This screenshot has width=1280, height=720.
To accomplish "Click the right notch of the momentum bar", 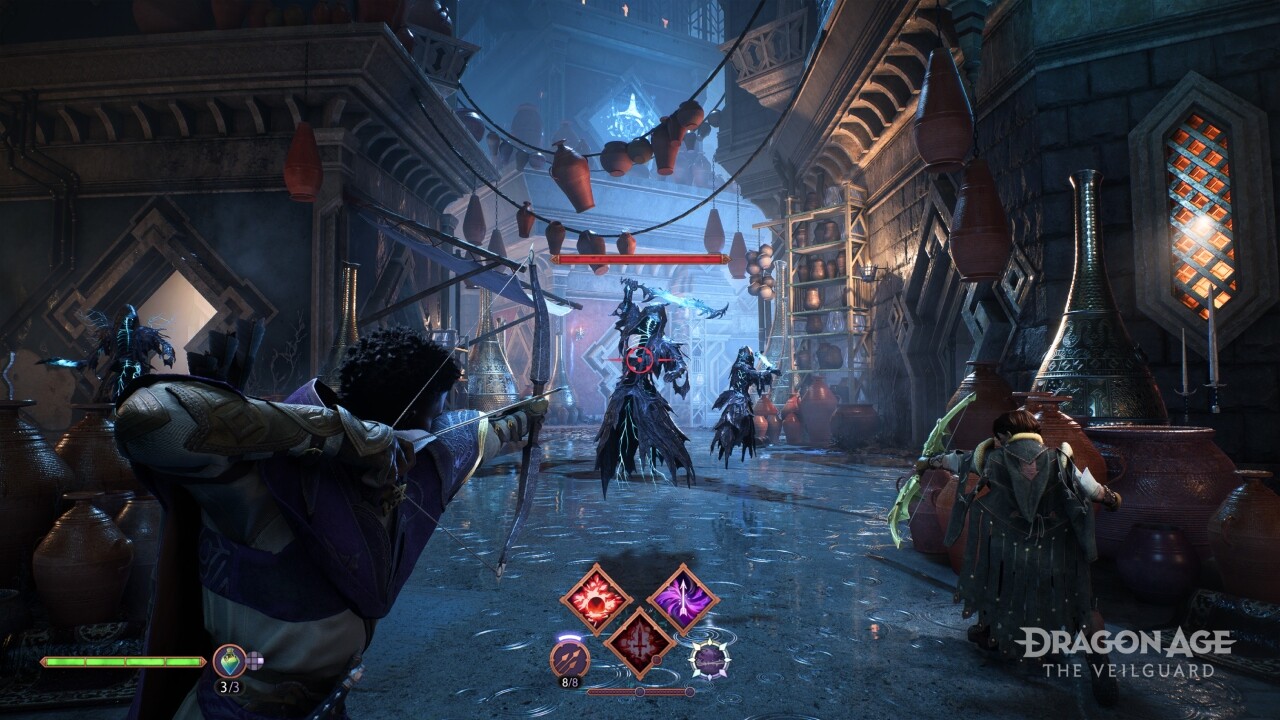I will coord(690,691).
